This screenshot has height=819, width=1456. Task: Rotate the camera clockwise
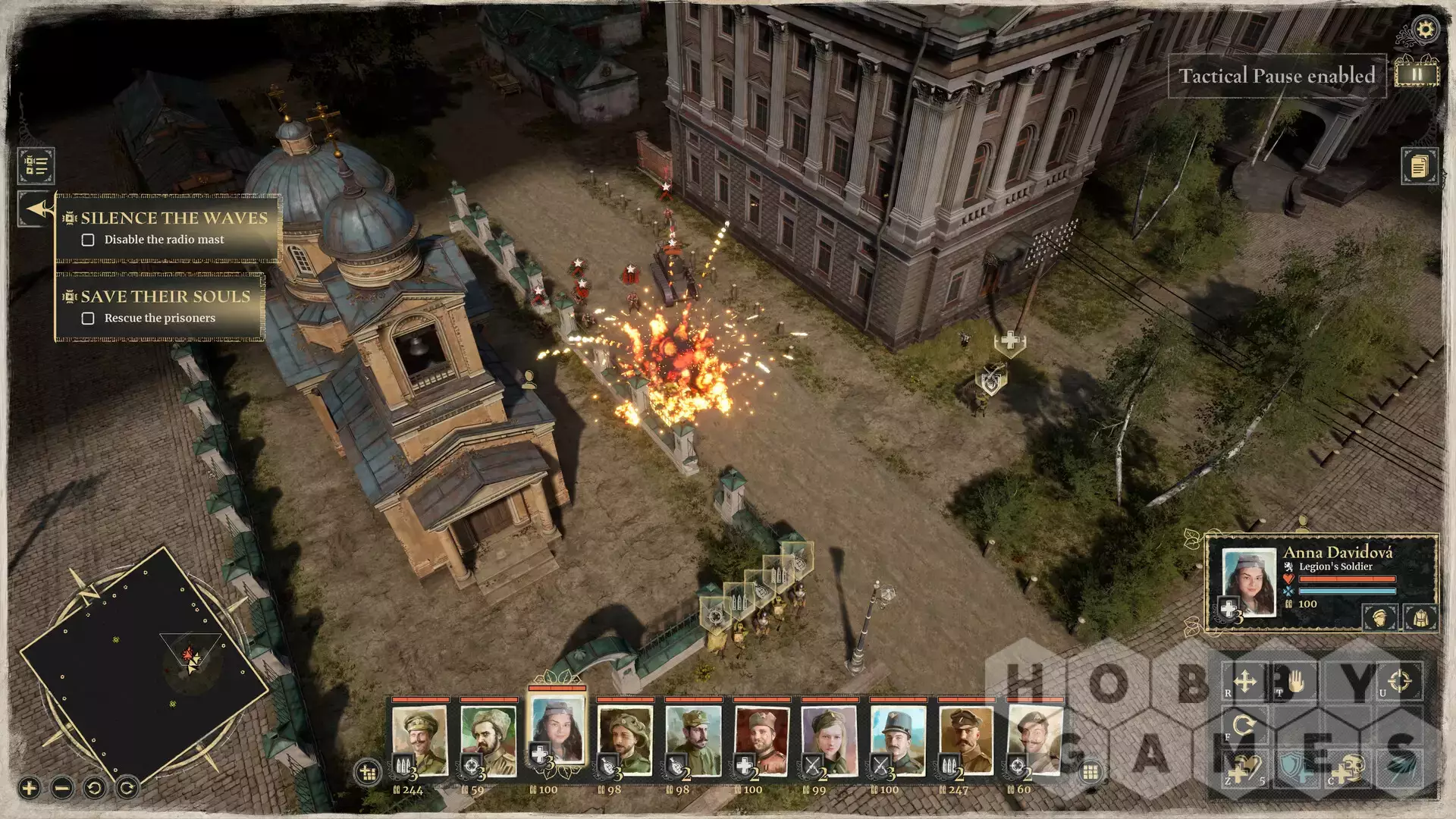tap(127, 788)
